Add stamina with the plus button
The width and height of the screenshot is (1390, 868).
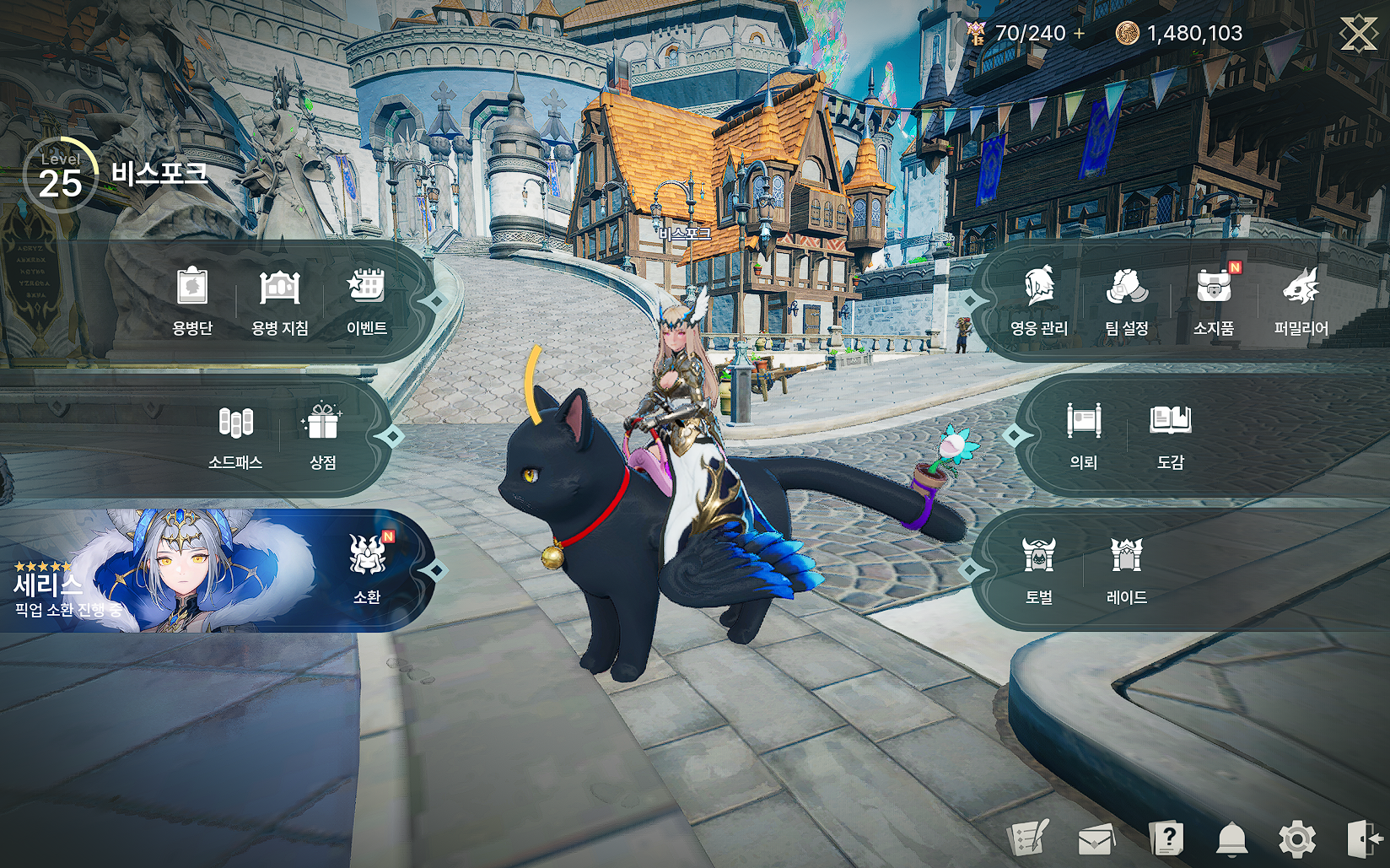tap(1079, 34)
